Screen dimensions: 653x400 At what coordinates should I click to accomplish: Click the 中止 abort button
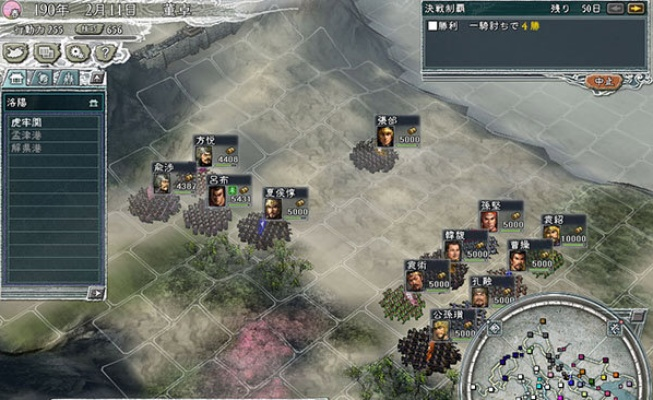coord(602,80)
